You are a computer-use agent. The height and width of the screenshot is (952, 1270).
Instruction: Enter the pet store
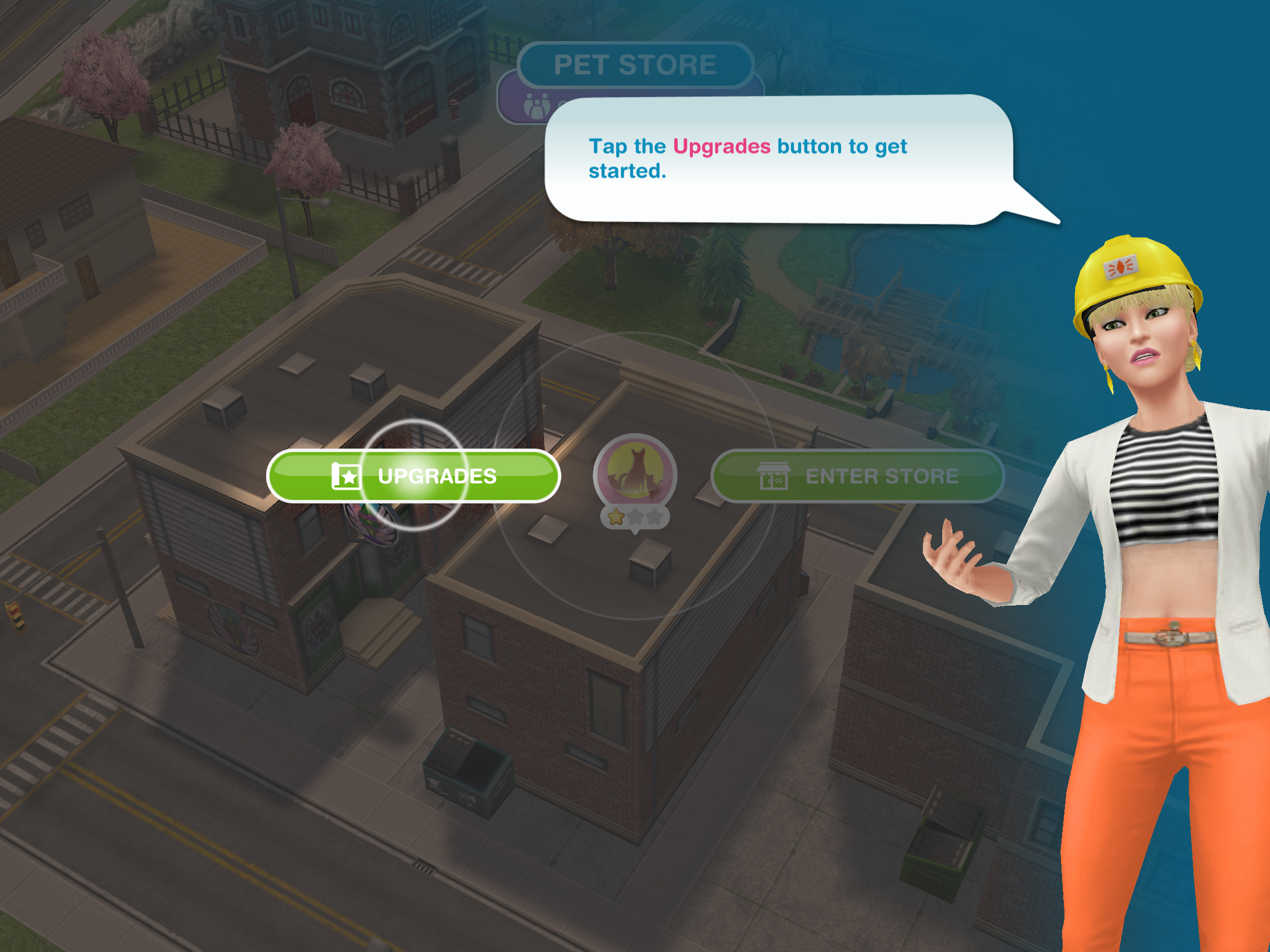858,475
